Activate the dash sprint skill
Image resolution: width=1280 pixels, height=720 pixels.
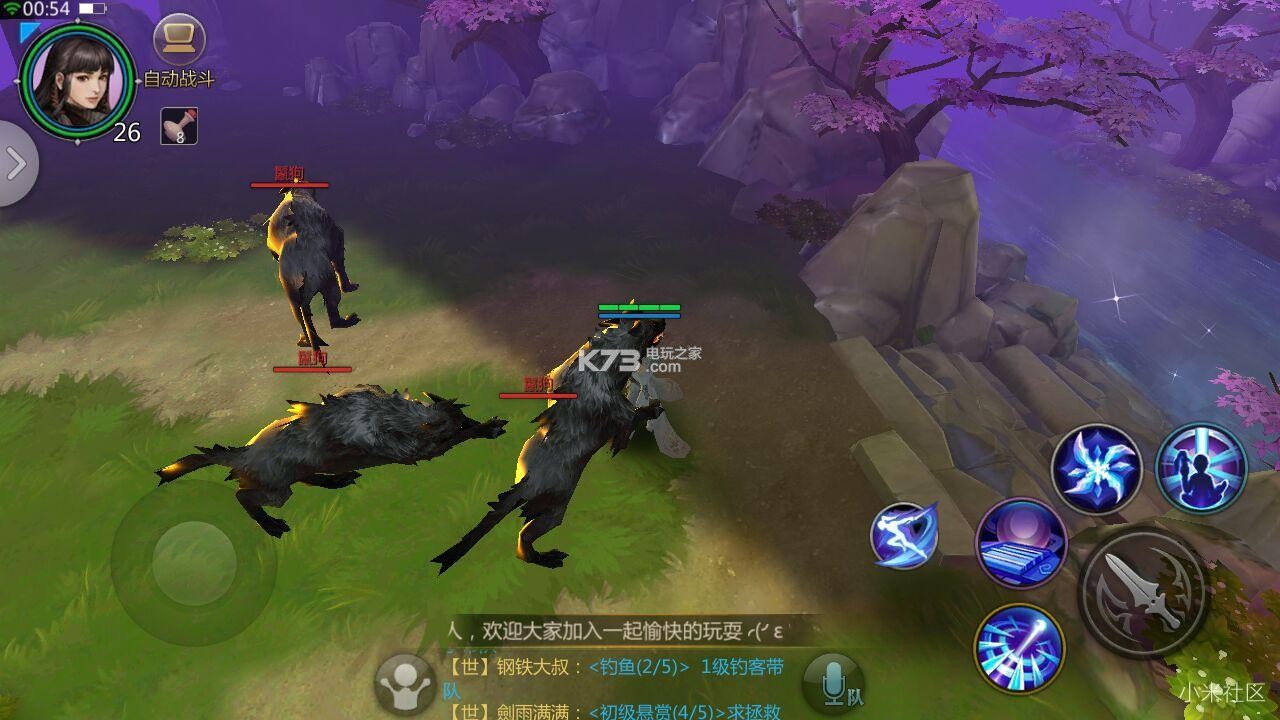pos(904,536)
